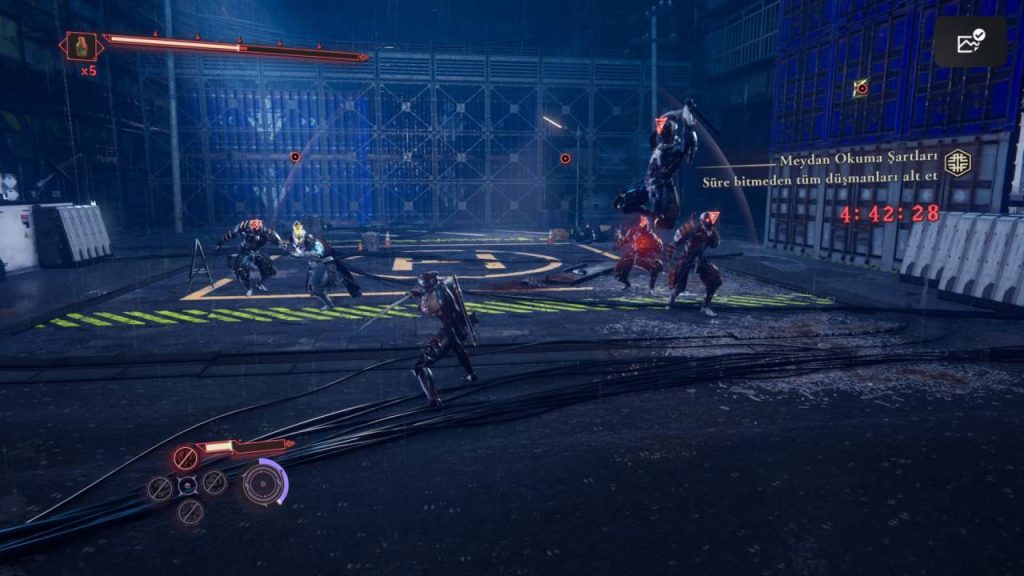
Task: Click the screenshot saved notification
Action: pos(969,42)
